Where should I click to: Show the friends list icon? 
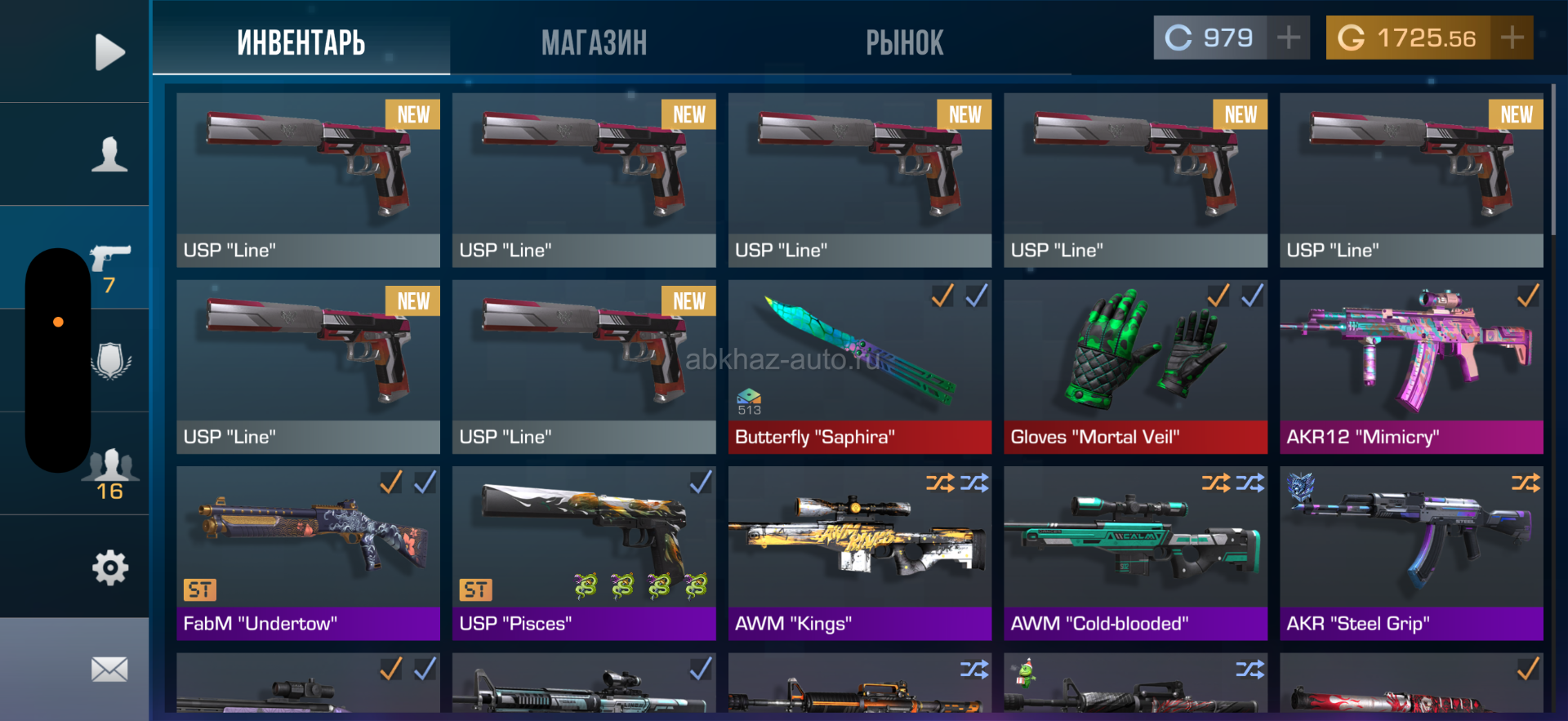pos(110,471)
